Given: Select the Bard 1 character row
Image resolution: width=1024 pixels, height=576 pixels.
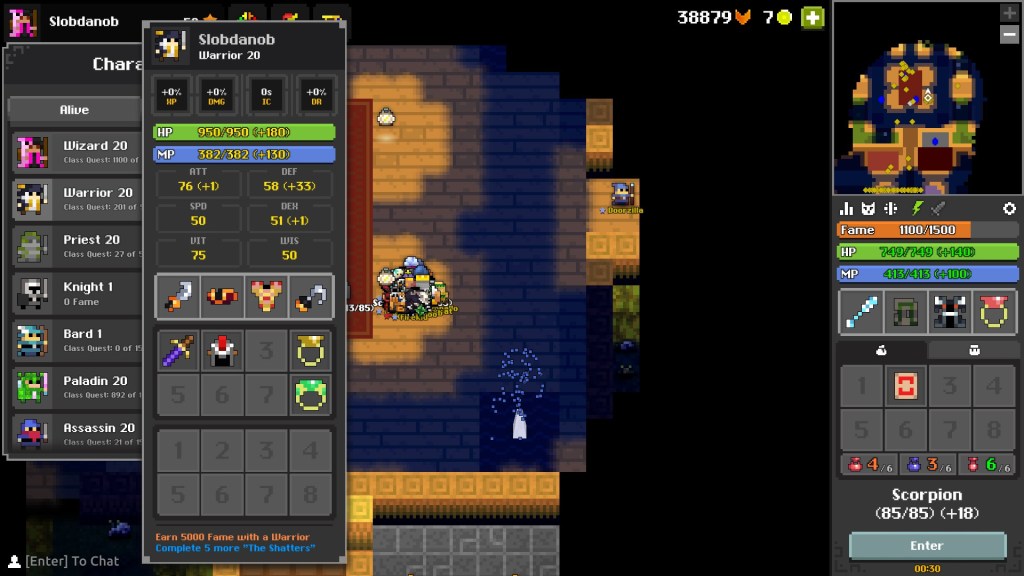Looking at the screenshot, I should click(x=75, y=339).
